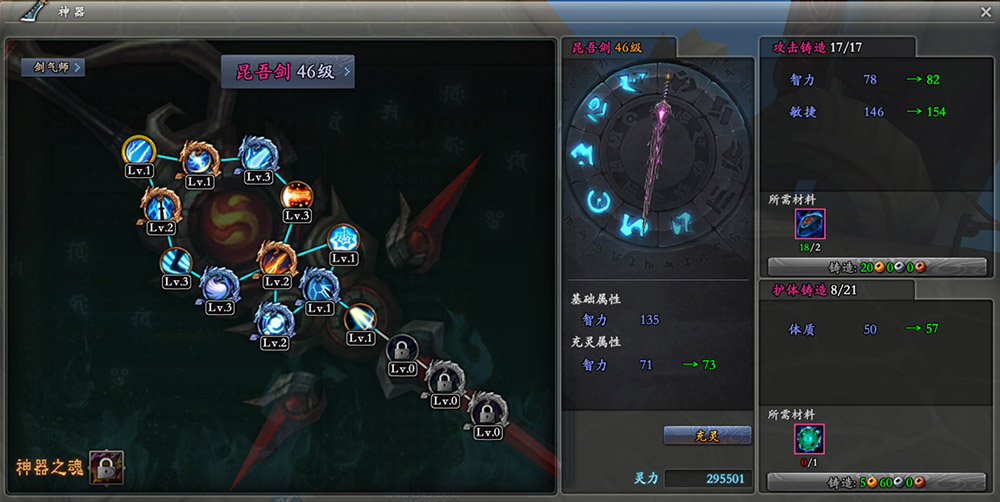The image size is (1000, 502).
Task: Select the white light beam Lv.1 skill
Action: (x=361, y=320)
